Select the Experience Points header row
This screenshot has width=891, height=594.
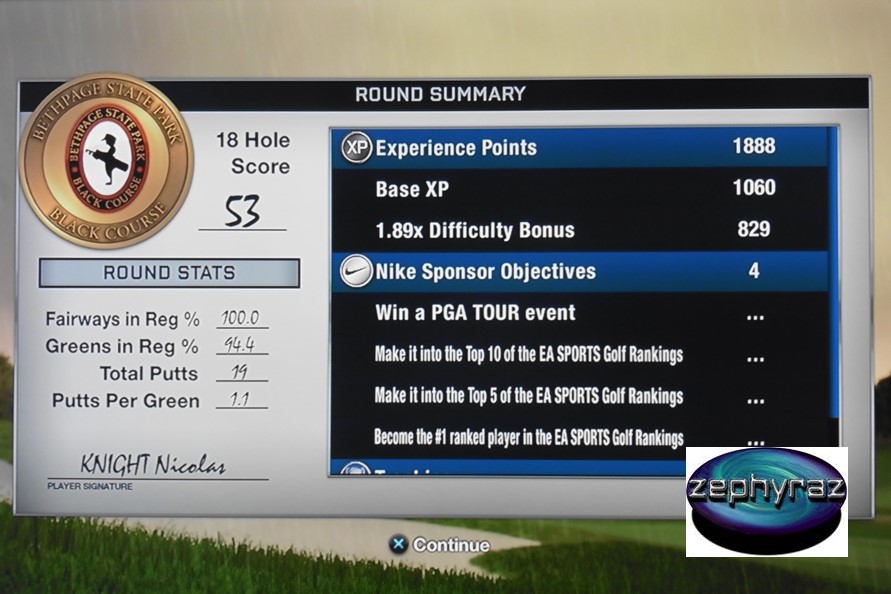tap(580, 148)
